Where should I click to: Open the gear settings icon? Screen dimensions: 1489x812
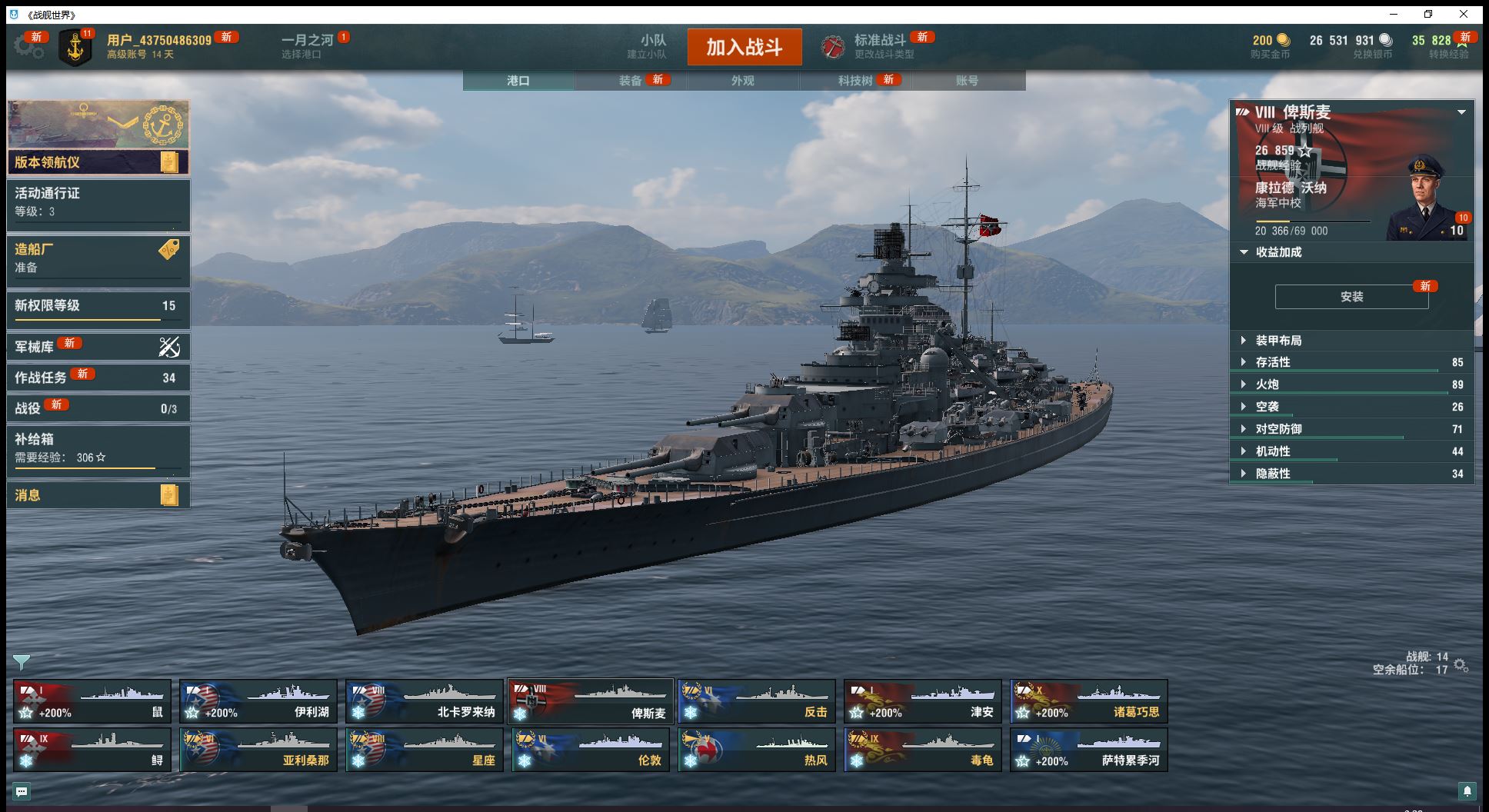[x=28, y=47]
